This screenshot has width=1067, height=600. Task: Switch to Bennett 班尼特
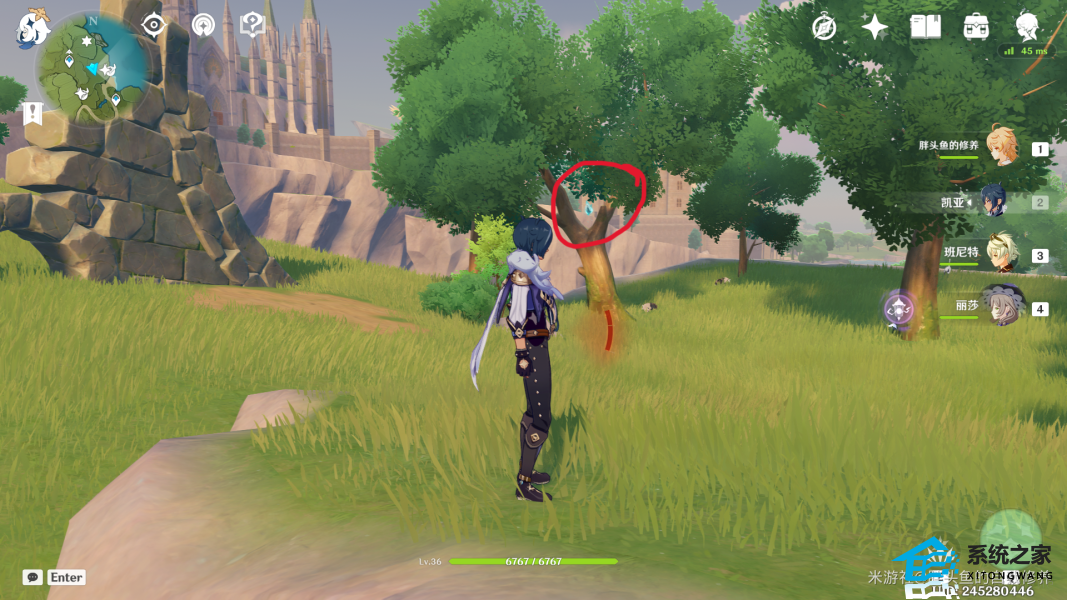coord(1001,254)
